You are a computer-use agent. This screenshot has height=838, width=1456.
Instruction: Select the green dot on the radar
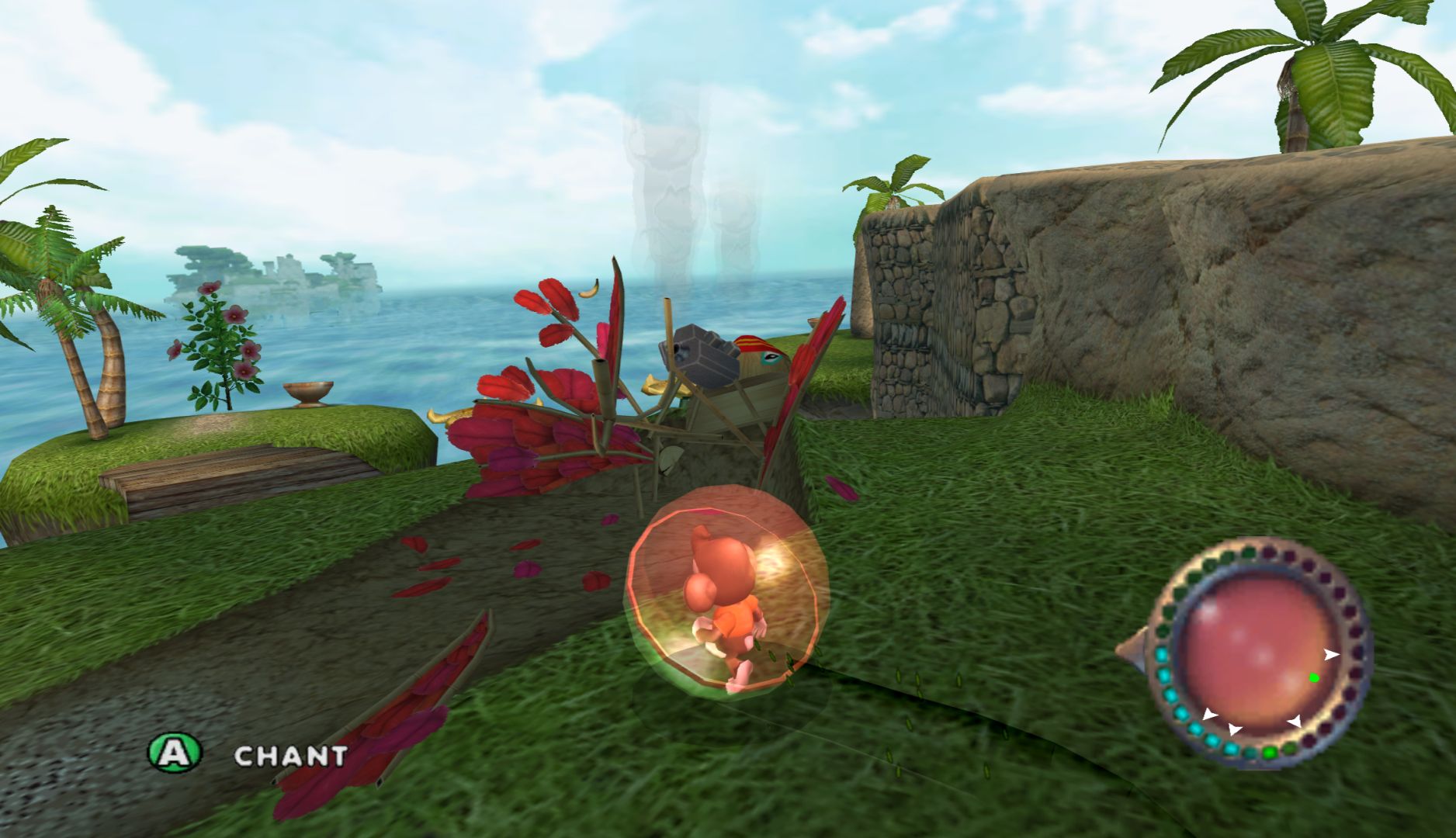pyautogui.click(x=1313, y=677)
